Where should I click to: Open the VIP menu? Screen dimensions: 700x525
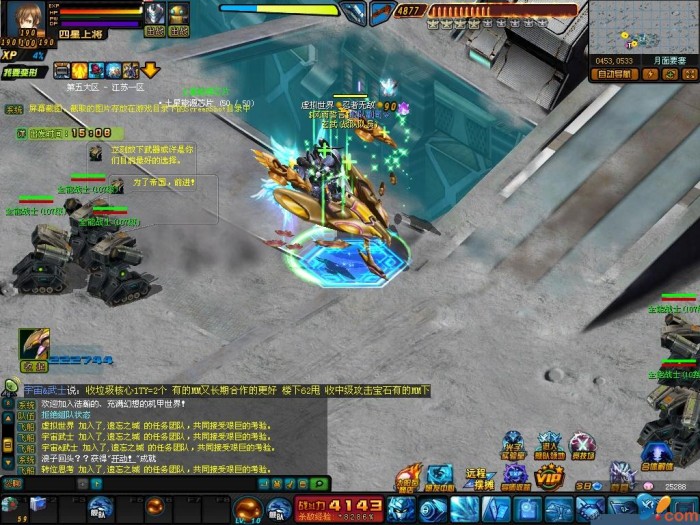(548, 477)
